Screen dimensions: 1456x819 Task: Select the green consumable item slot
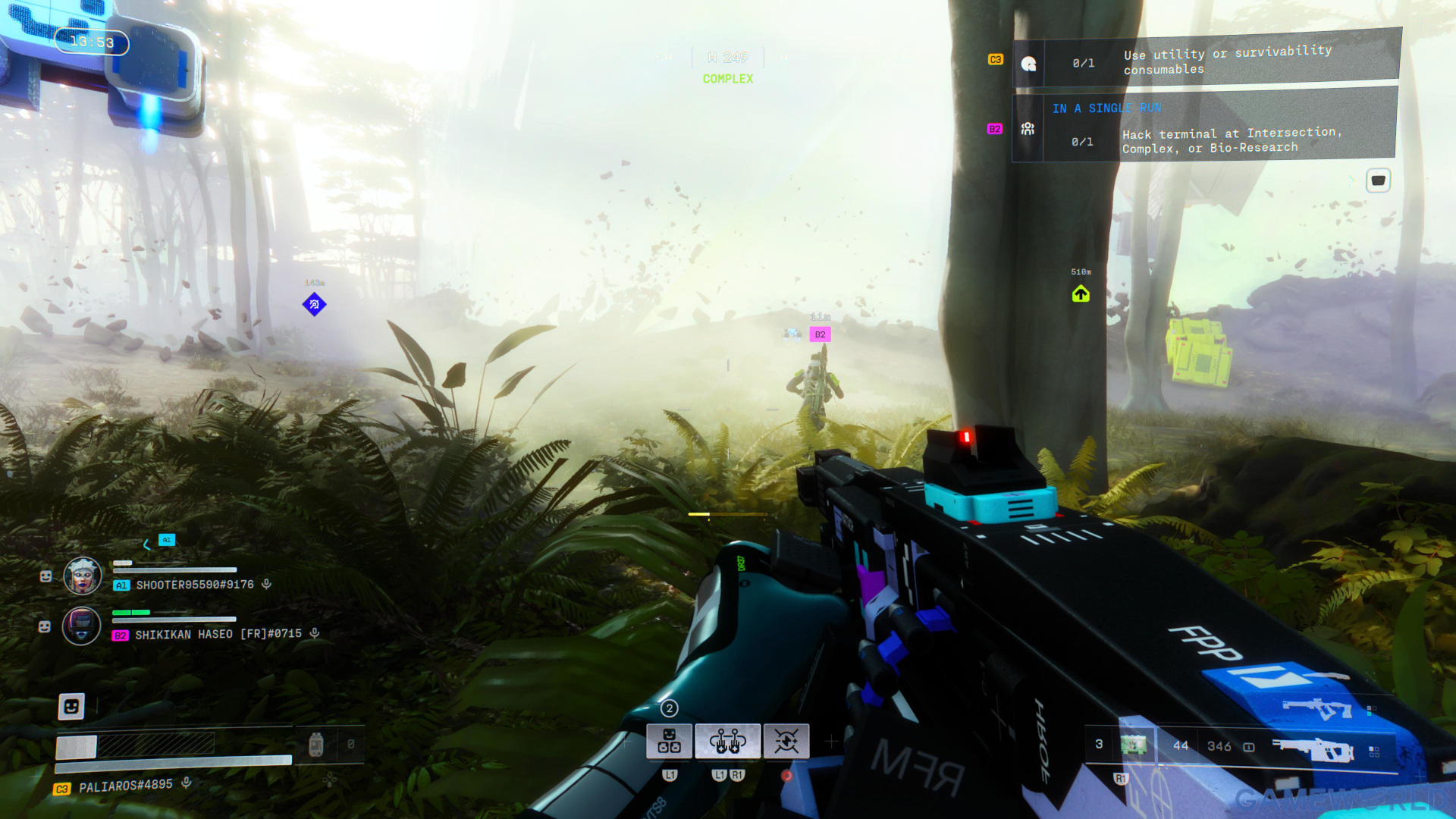pyautogui.click(x=1134, y=745)
